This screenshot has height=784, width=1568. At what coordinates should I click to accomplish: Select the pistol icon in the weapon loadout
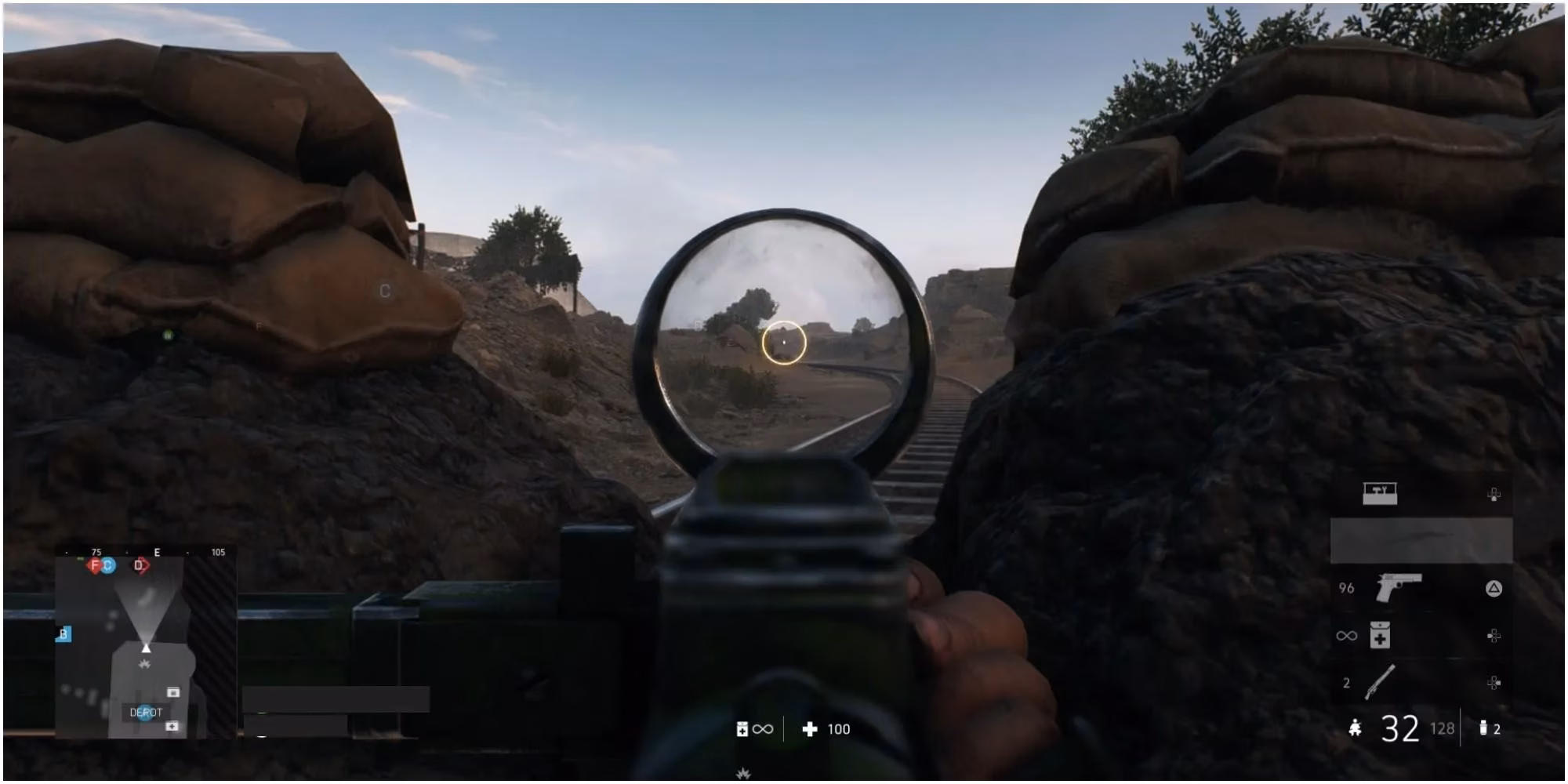tap(1399, 586)
